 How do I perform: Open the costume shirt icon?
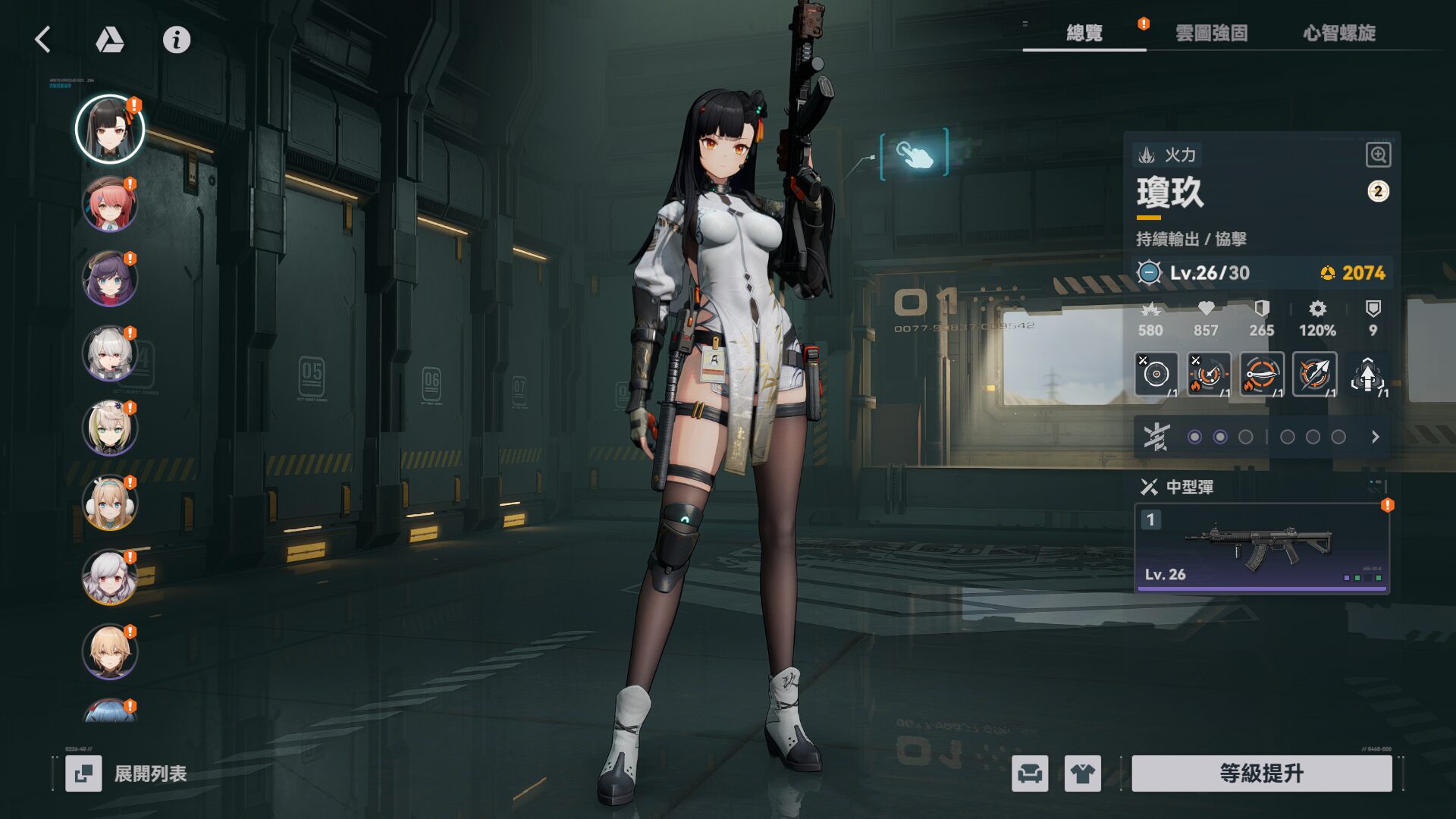(x=1082, y=773)
